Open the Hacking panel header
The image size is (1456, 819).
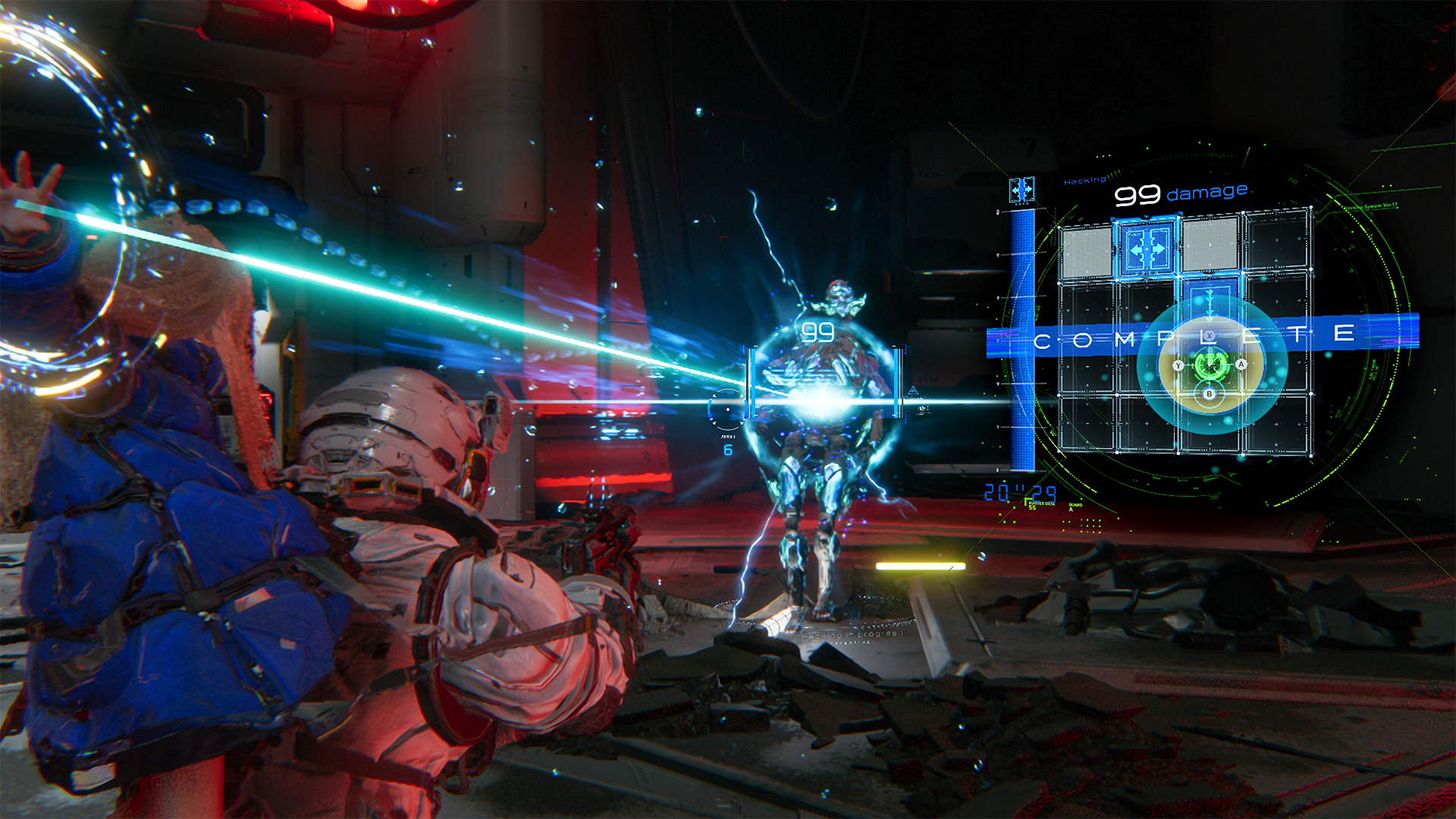(x=1084, y=179)
